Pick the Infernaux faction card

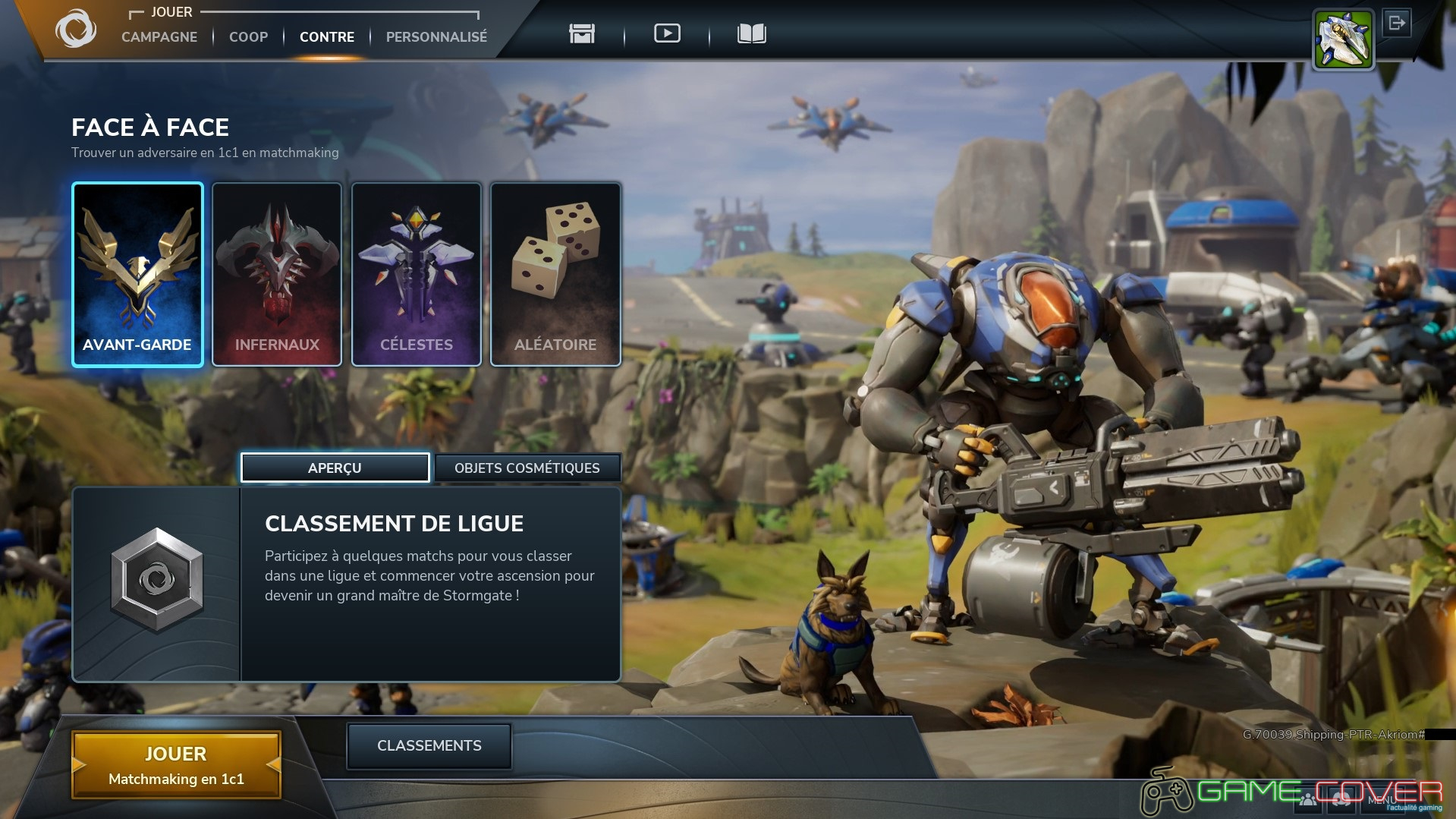(x=277, y=275)
